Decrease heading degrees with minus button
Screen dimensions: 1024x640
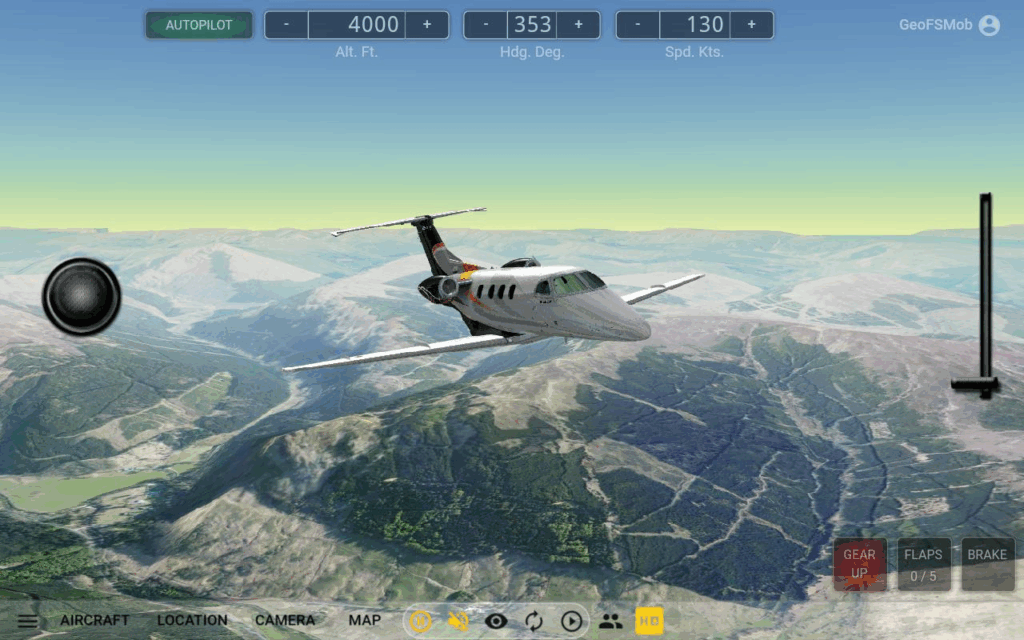pyautogui.click(x=486, y=25)
